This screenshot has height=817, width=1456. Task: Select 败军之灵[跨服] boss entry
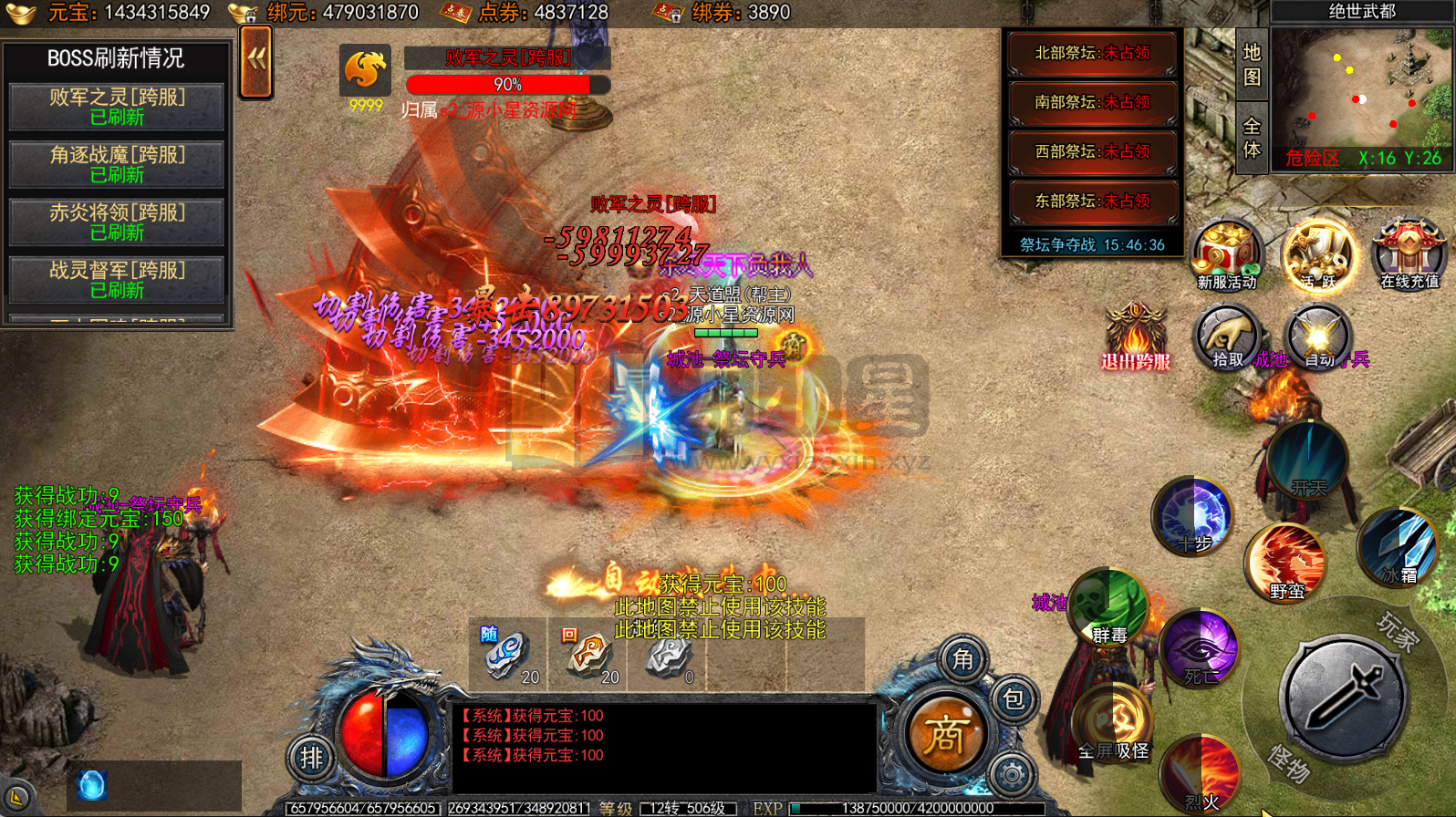[x=117, y=107]
